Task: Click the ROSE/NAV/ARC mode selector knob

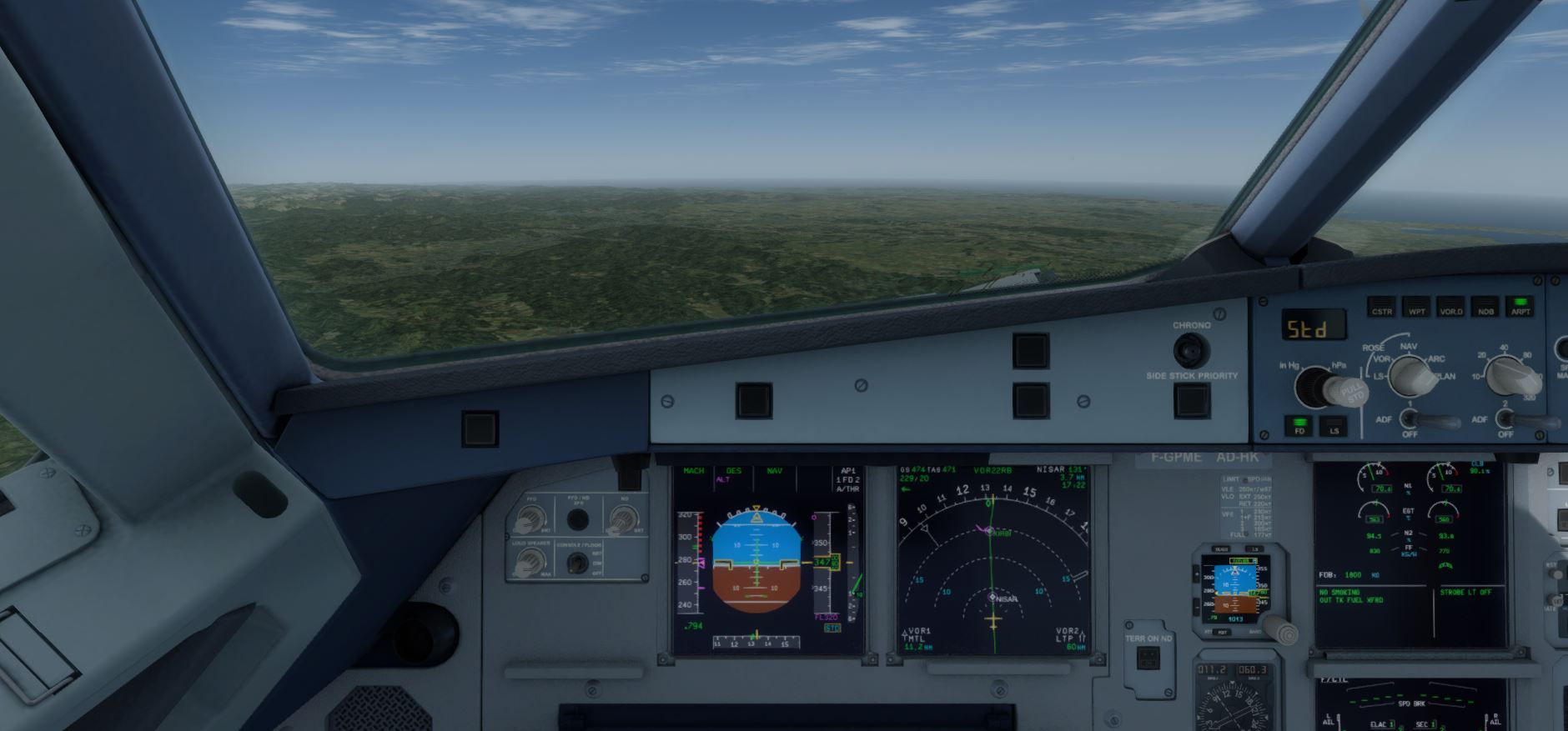Action: 1410,376
